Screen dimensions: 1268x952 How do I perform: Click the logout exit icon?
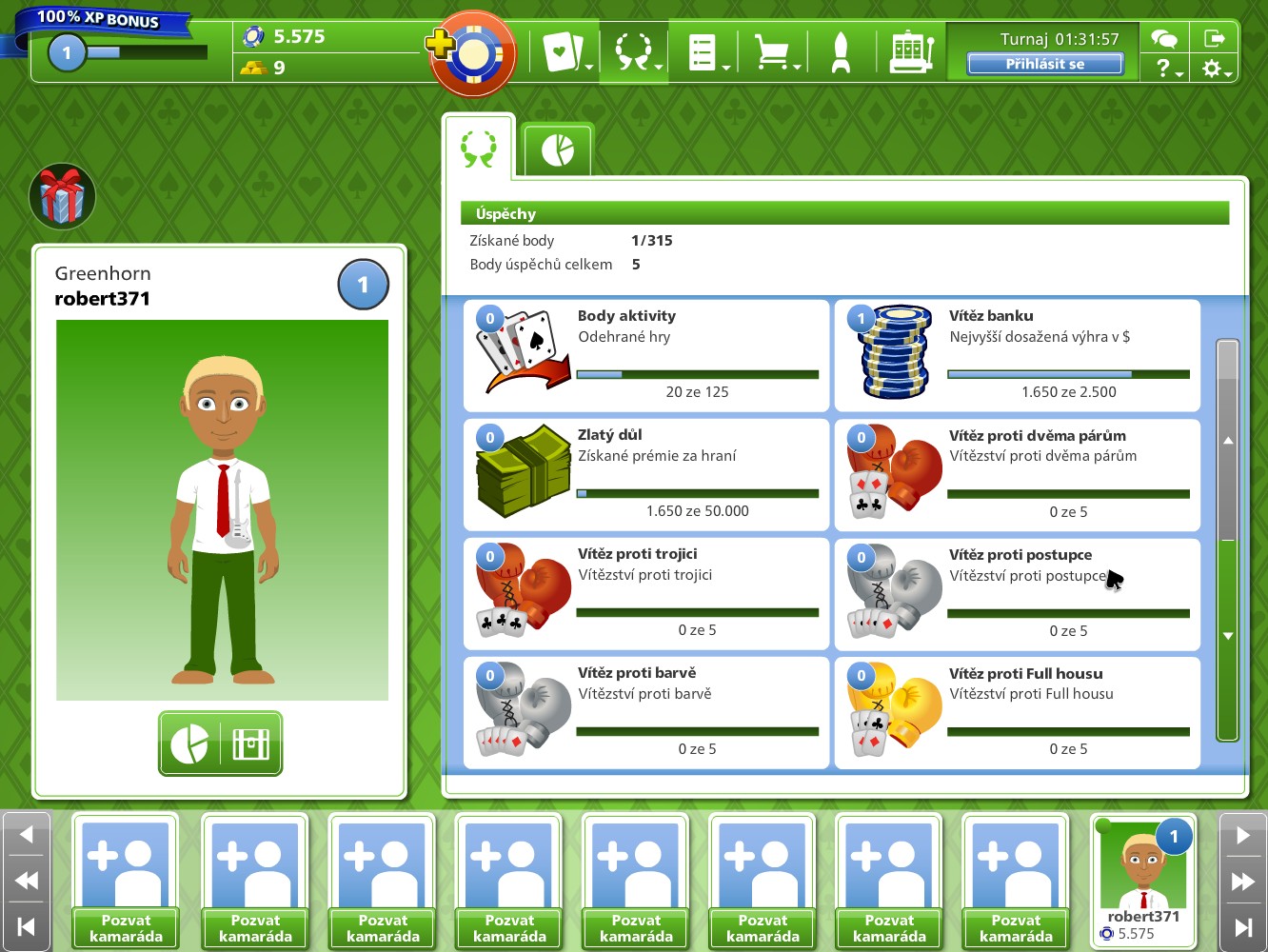pyautogui.click(x=1215, y=38)
